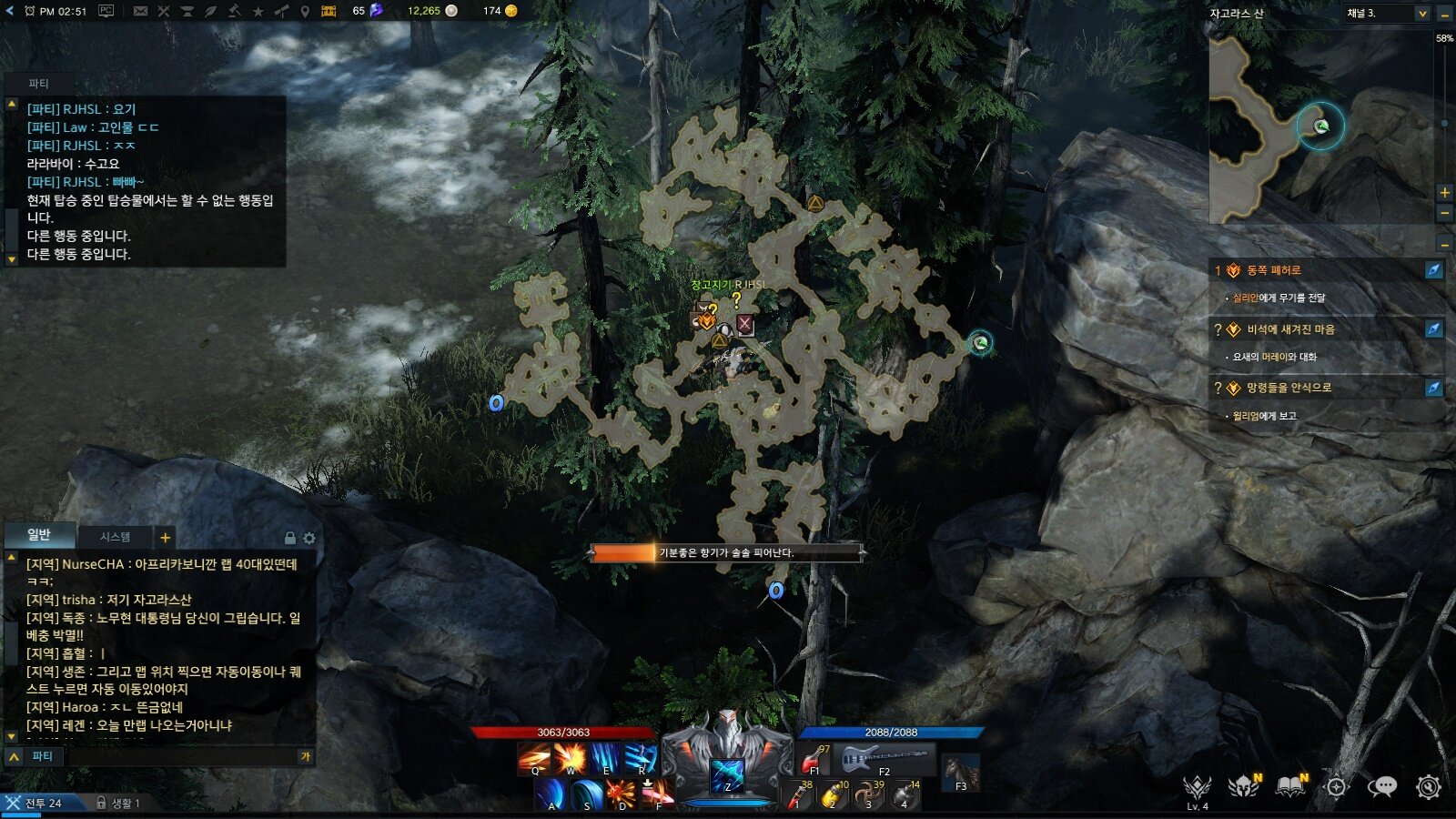Open the channel 3 dropdown (채널 3.)
The width and height of the screenshot is (1456, 819).
(1388, 13)
